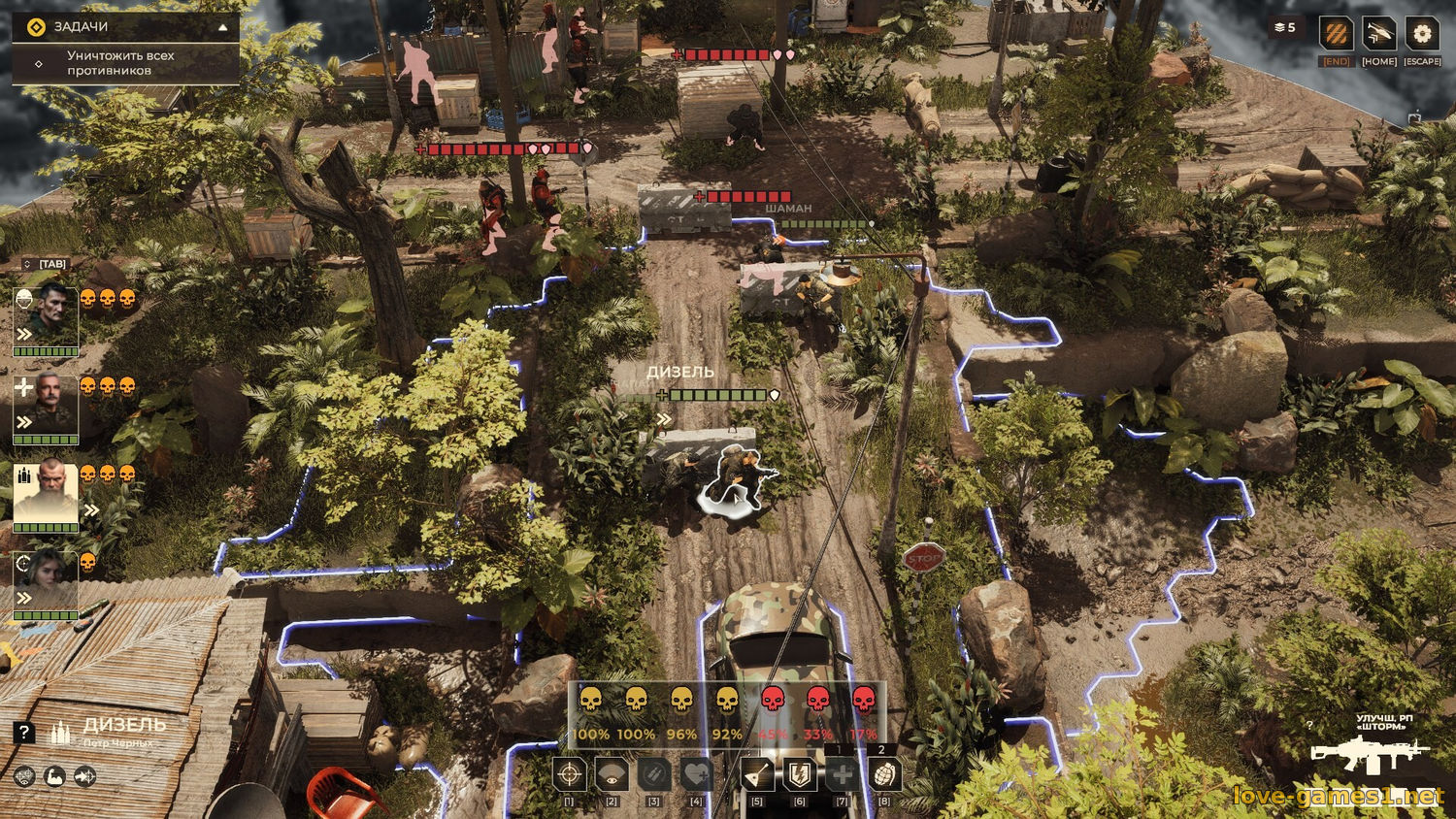Screen dimensions: 1456x819
Task: Activate the lightning shield ability
Action: (x=800, y=774)
